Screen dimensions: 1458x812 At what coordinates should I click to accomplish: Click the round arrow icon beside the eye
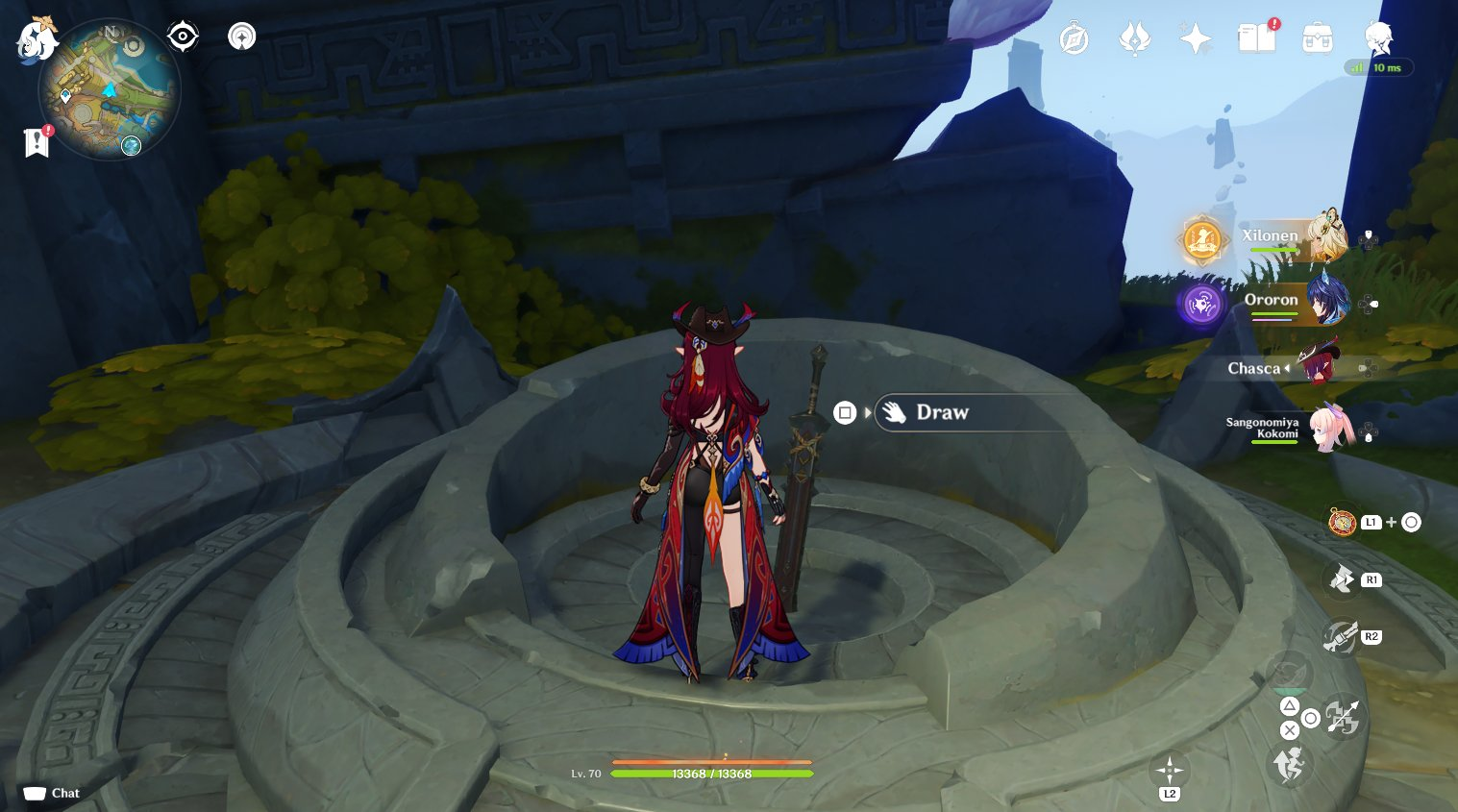242,37
